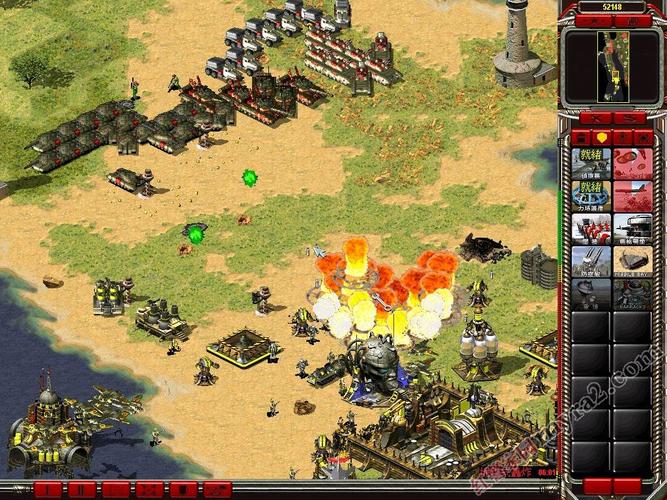Switch to the vehicles build tab
This screenshot has height=500, width=667.
point(643,137)
